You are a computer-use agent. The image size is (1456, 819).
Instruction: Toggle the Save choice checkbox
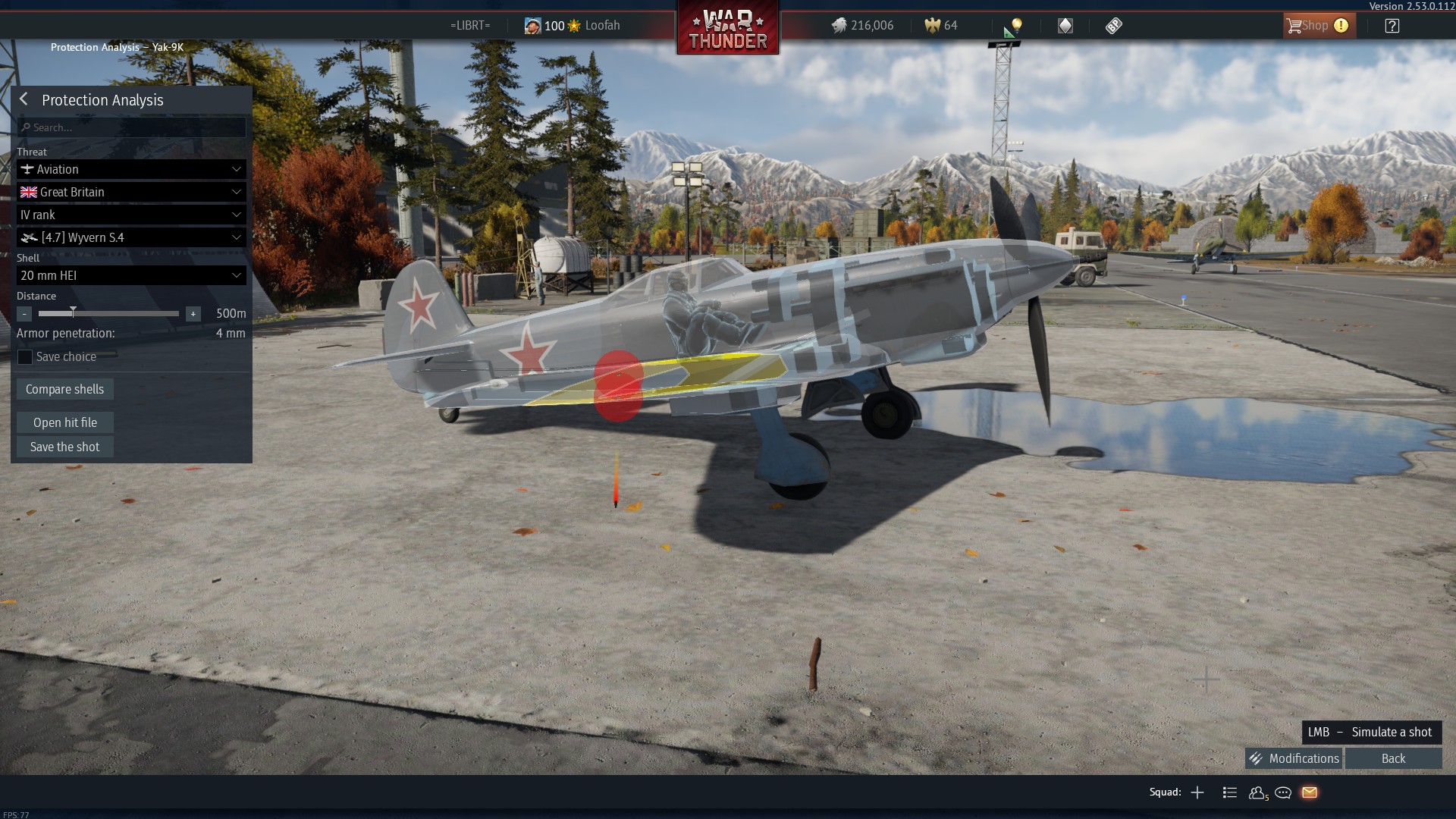[x=25, y=357]
